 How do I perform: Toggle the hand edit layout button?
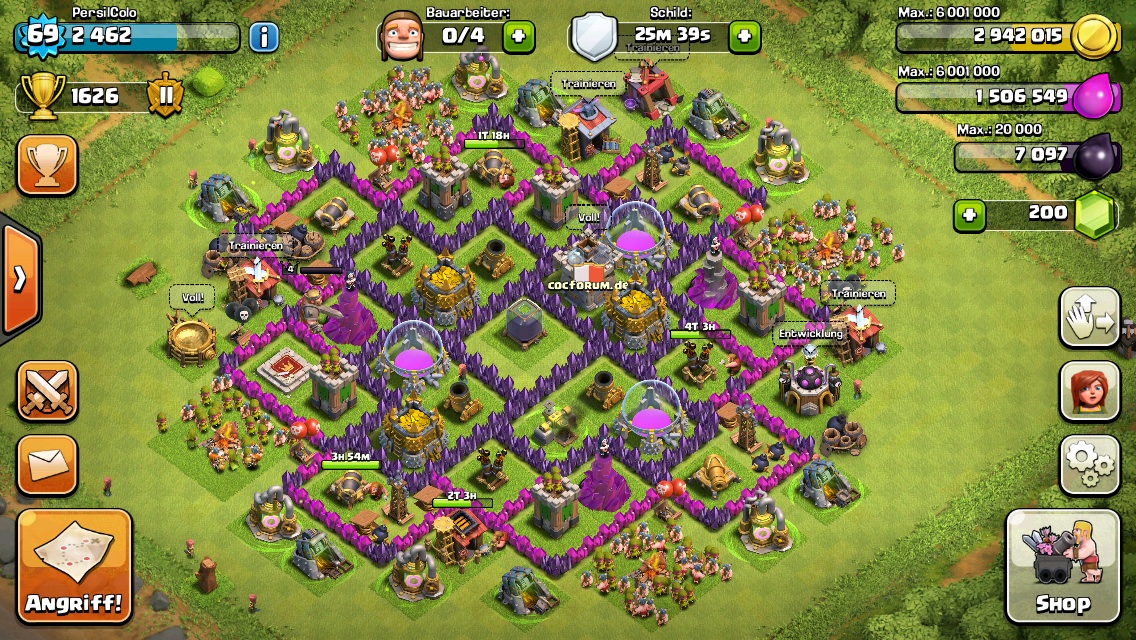(x=1089, y=318)
